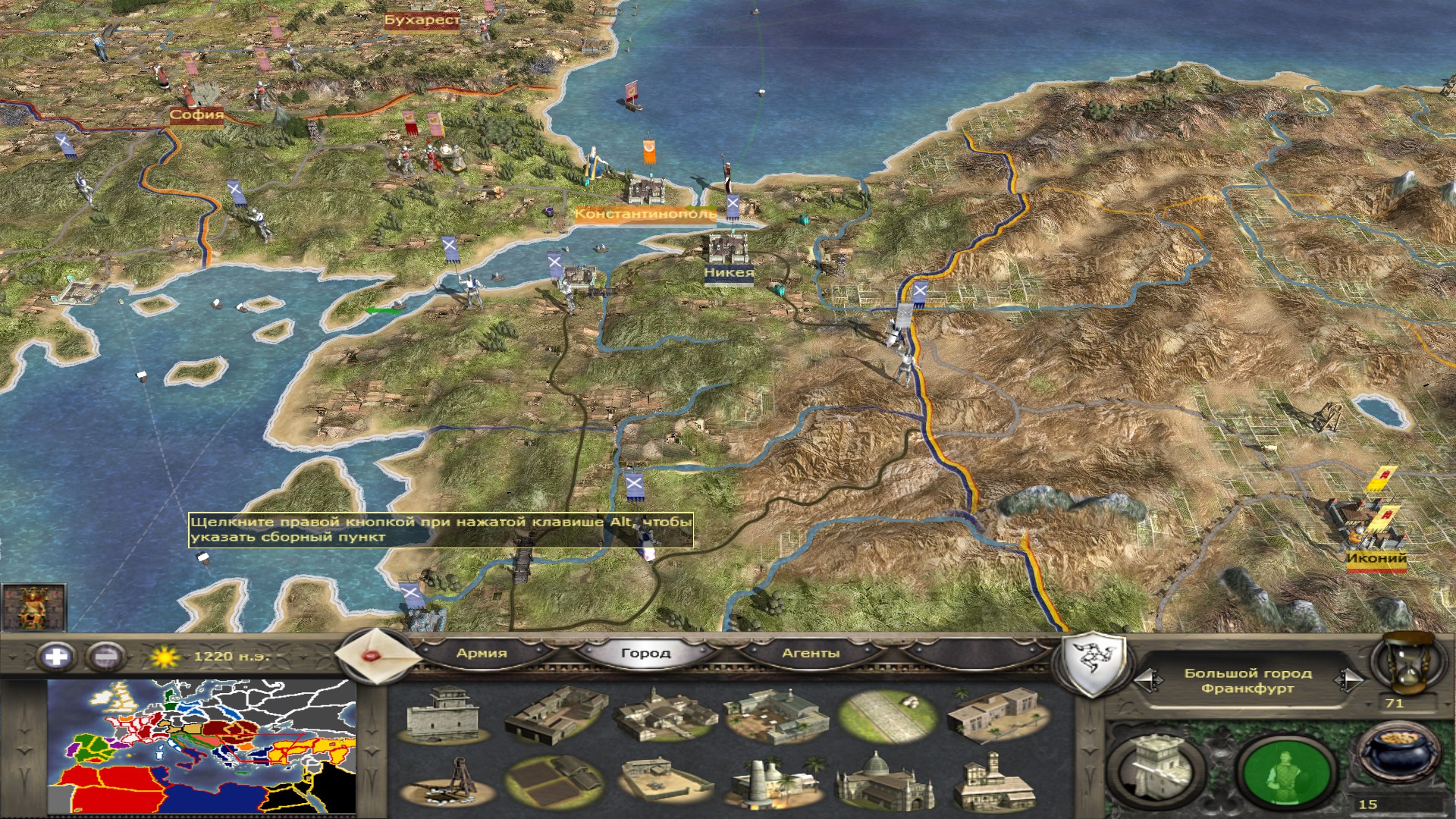Switch to the Армия tab
The width and height of the screenshot is (1456, 819).
(x=482, y=653)
